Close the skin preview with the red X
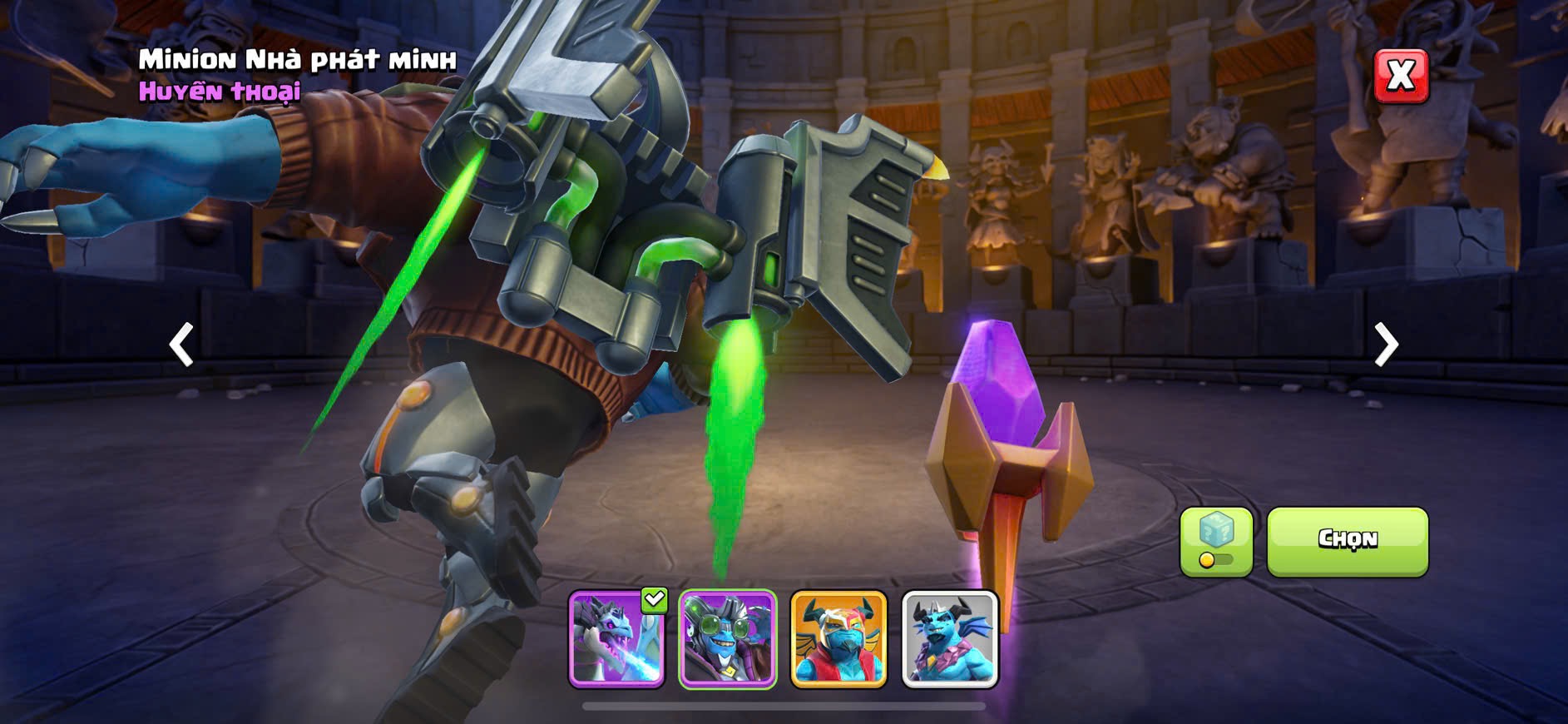This screenshot has width=1568, height=724. [1401, 77]
